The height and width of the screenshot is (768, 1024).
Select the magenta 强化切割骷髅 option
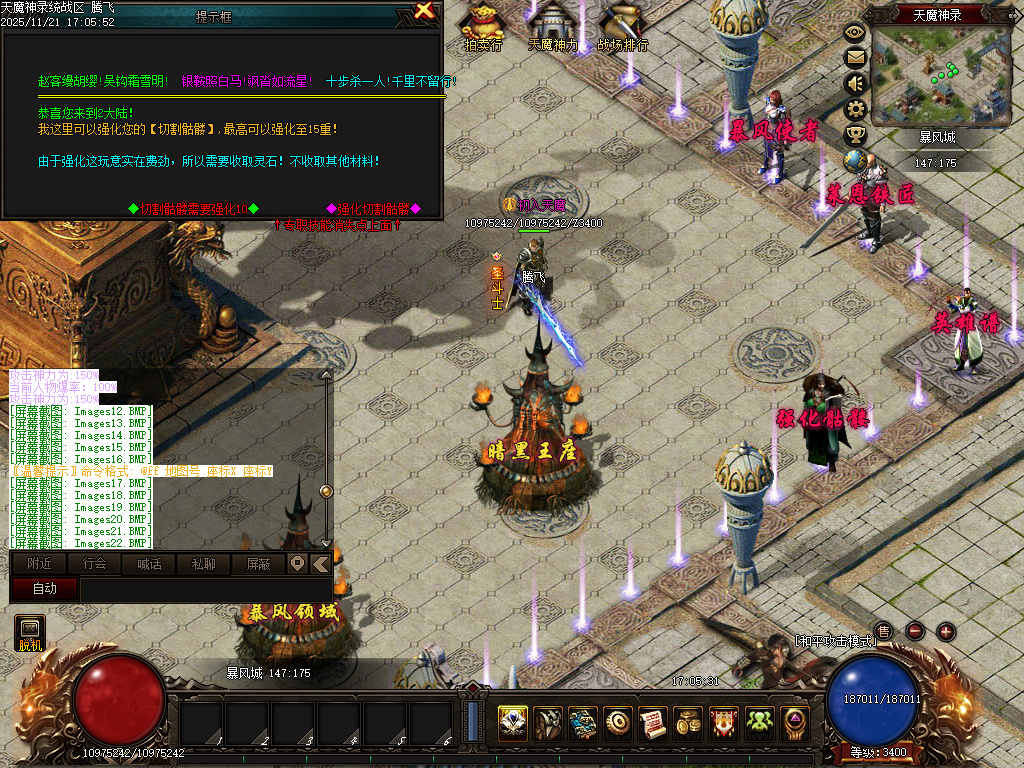click(373, 209)
